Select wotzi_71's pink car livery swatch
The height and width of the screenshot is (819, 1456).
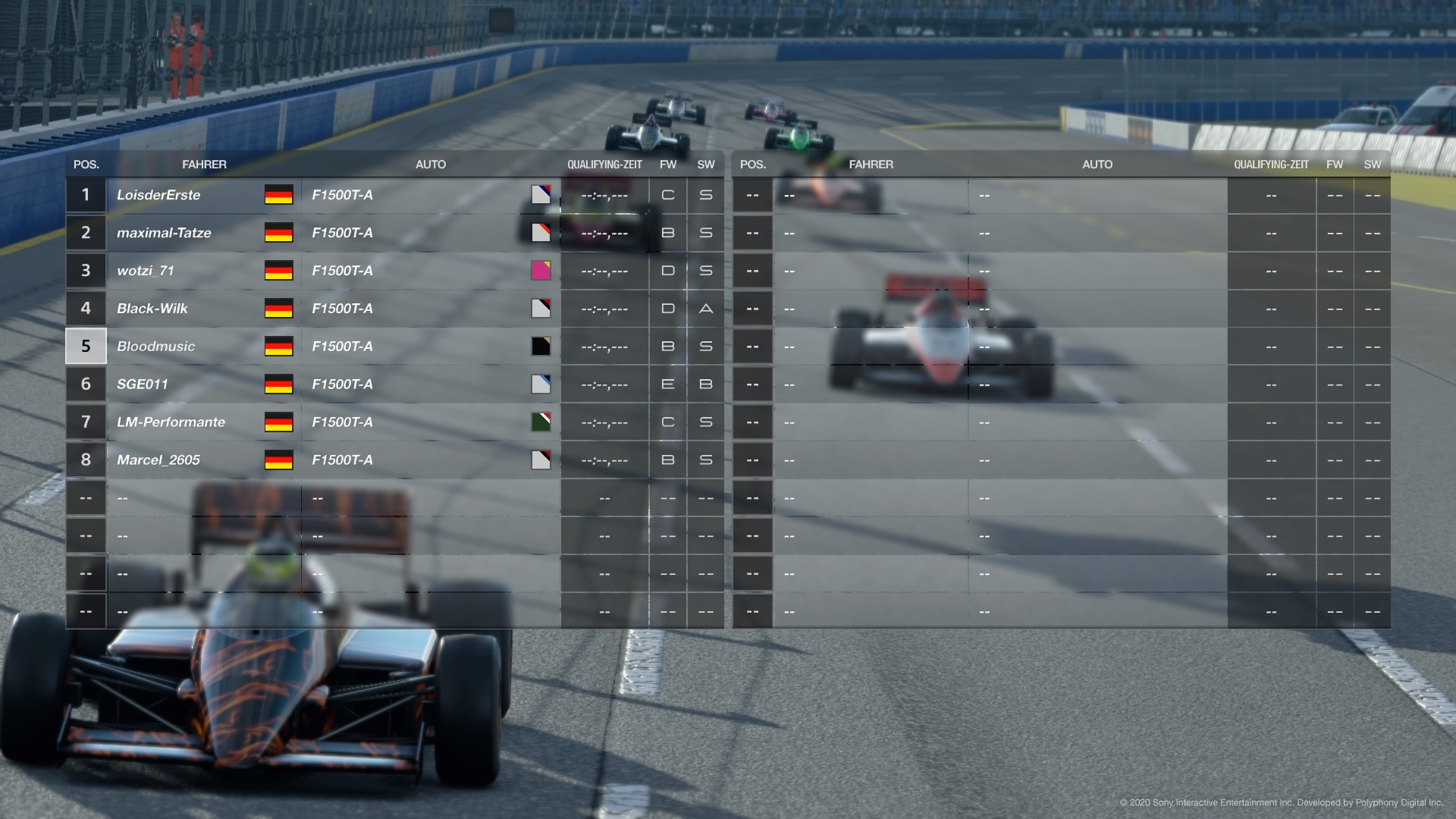click(x=541, y=270)
